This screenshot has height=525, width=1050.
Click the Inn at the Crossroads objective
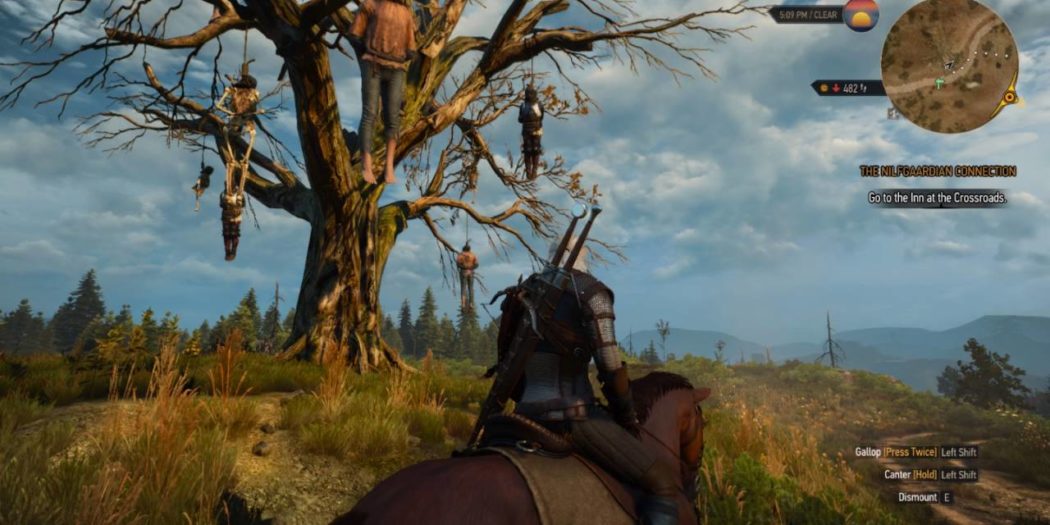pyautogui.click(x=937, y=198)
